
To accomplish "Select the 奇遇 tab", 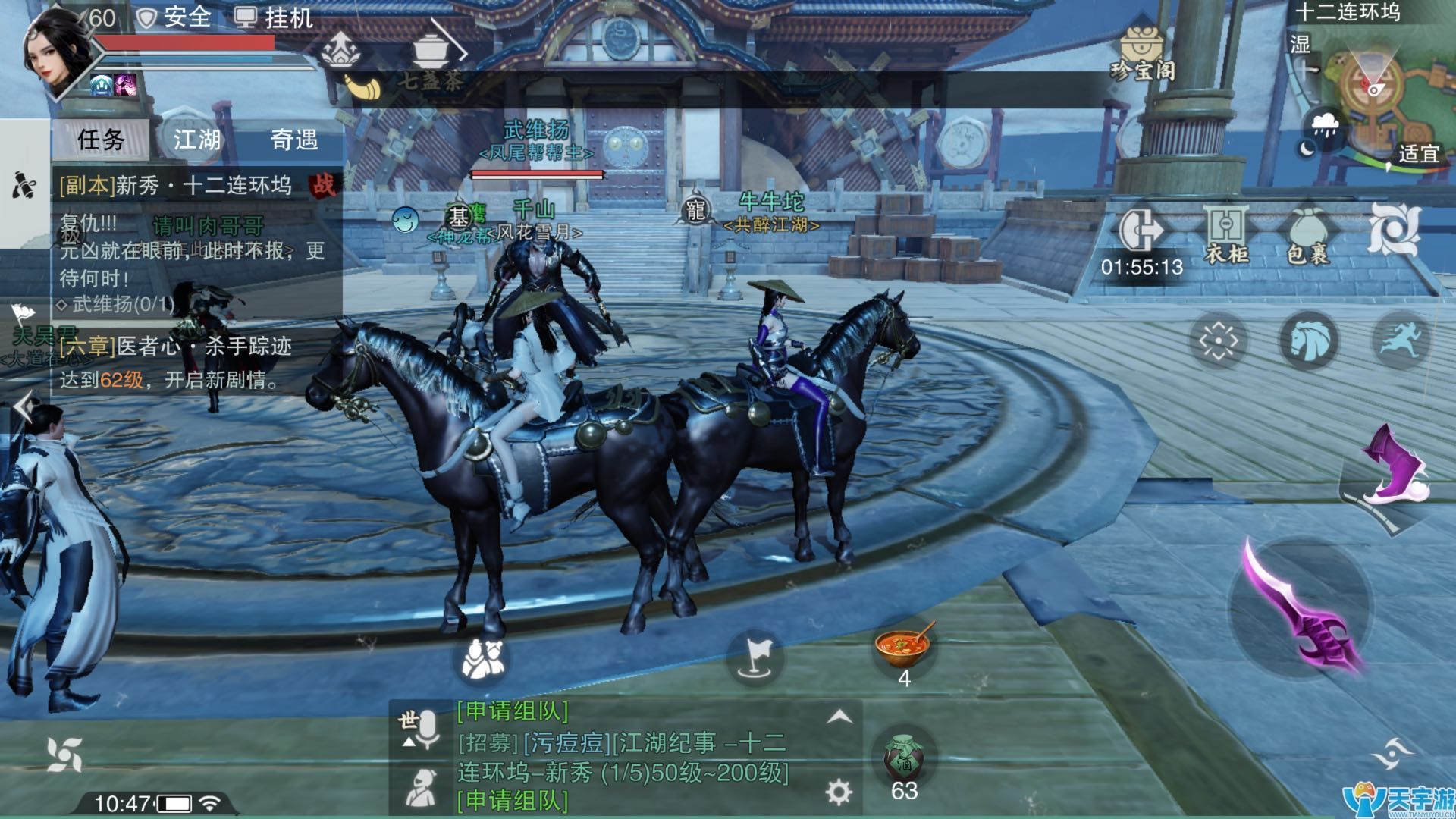I will (x=293, y=140).
